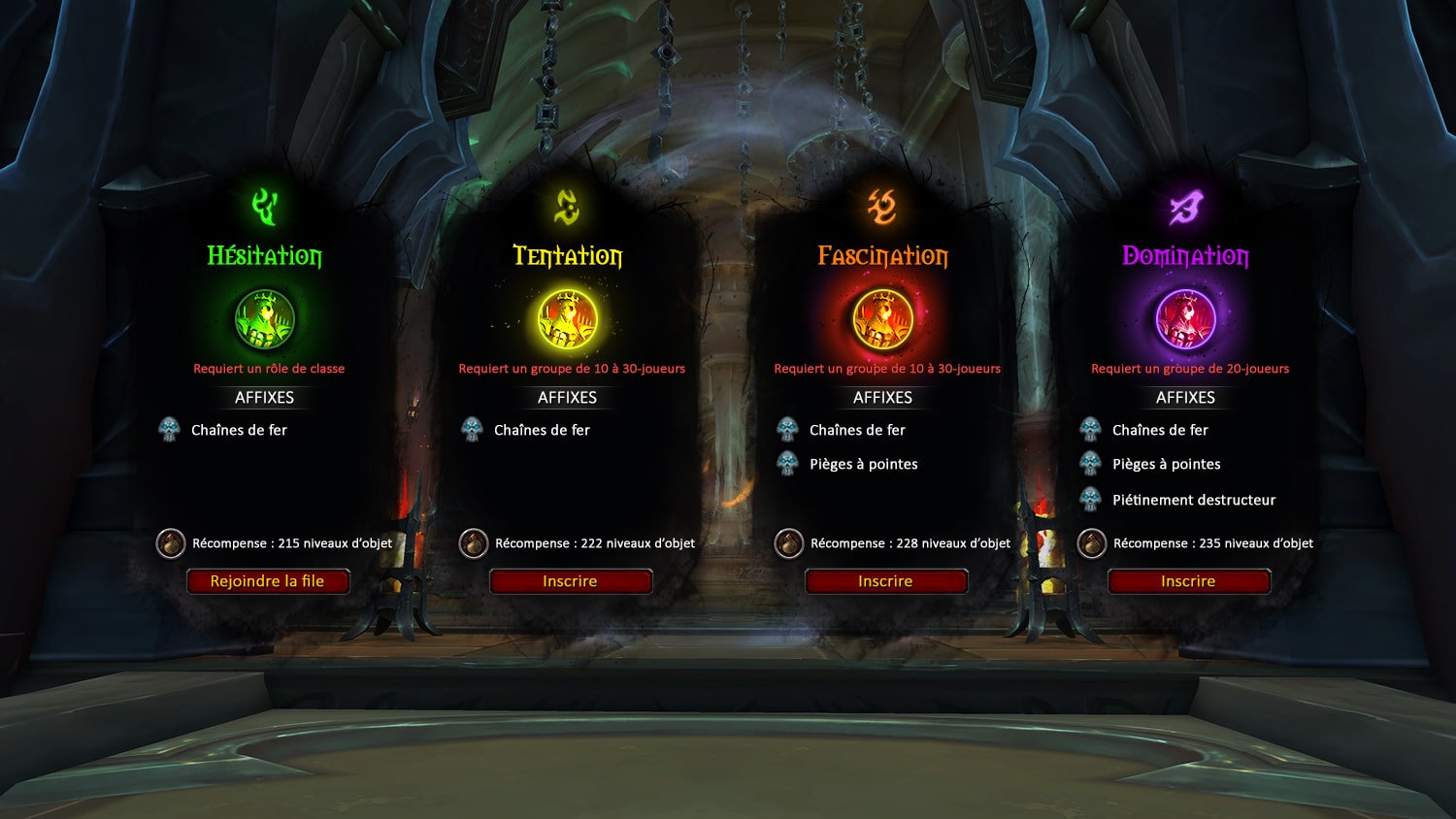Click Chaînes de fer affix icon under Tentation
Image resolution: width=1456 pixels, height=819 pixels.
(x=473, y=429)
